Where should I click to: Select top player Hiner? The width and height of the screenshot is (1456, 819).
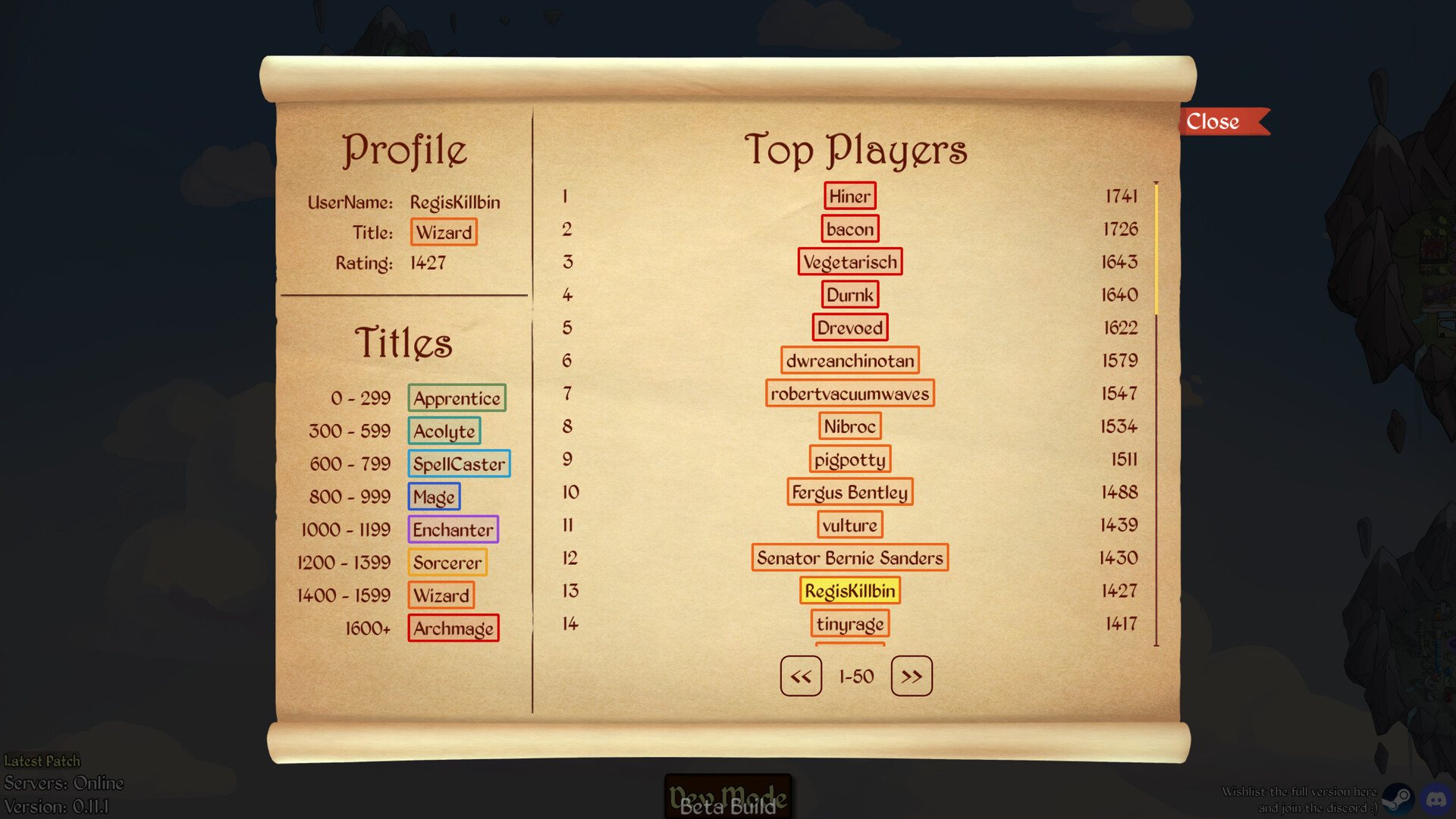tap(849, 196)
